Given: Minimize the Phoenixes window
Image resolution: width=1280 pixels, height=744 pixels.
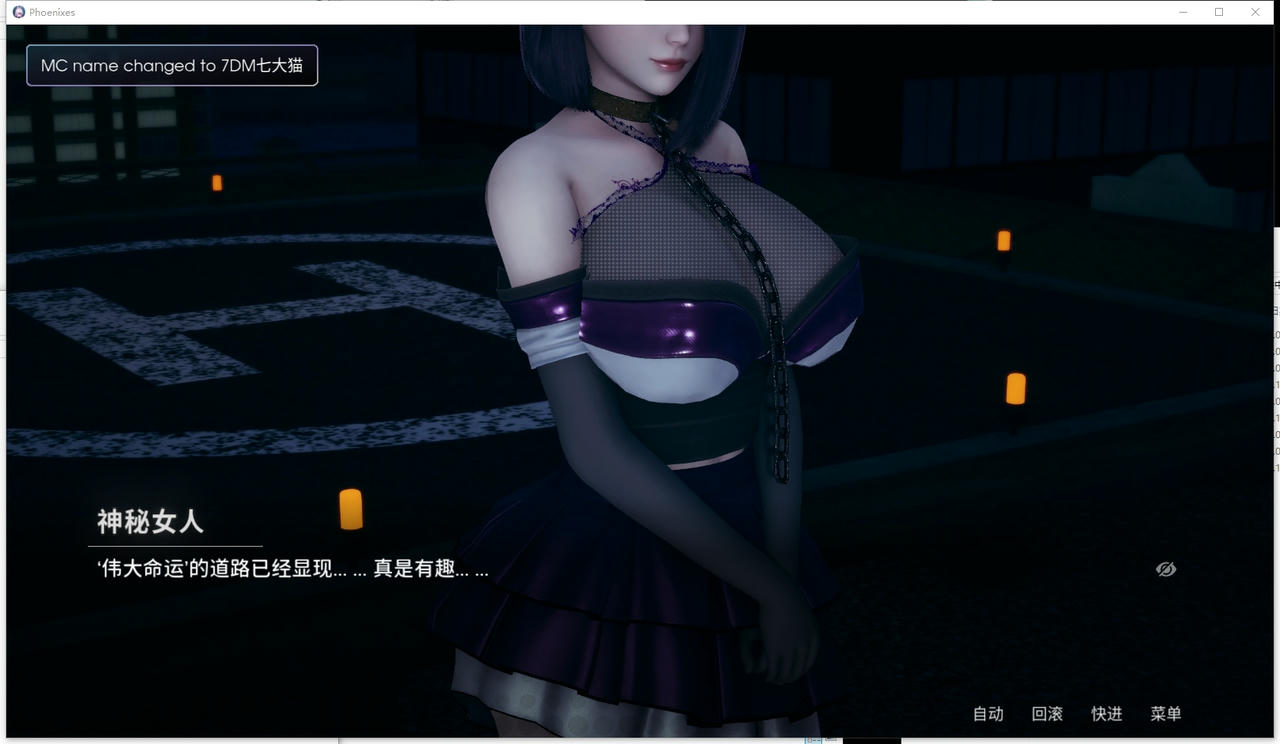Looking at the screenshot, I should coord(1182,11).
